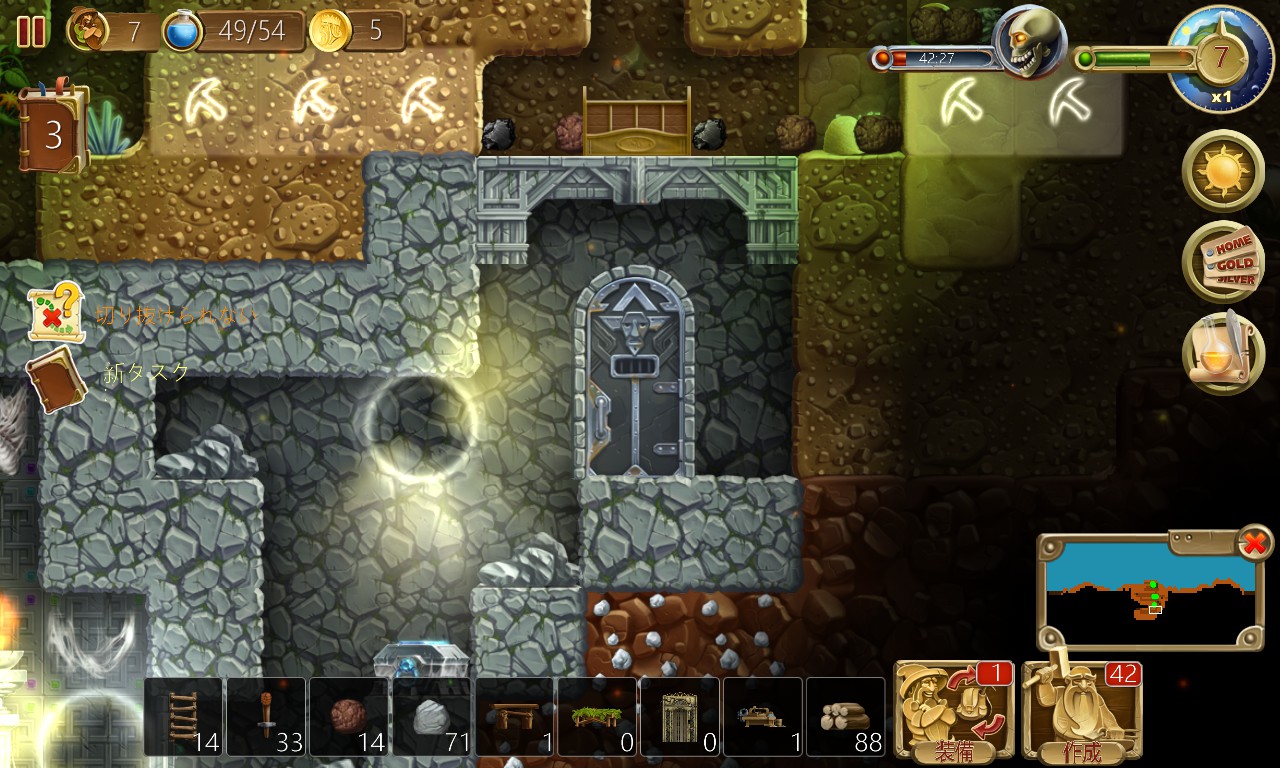Pick the wooden table hotbar slot
Viewport: 1280px width, 768px height.
(x=515, y=716)
